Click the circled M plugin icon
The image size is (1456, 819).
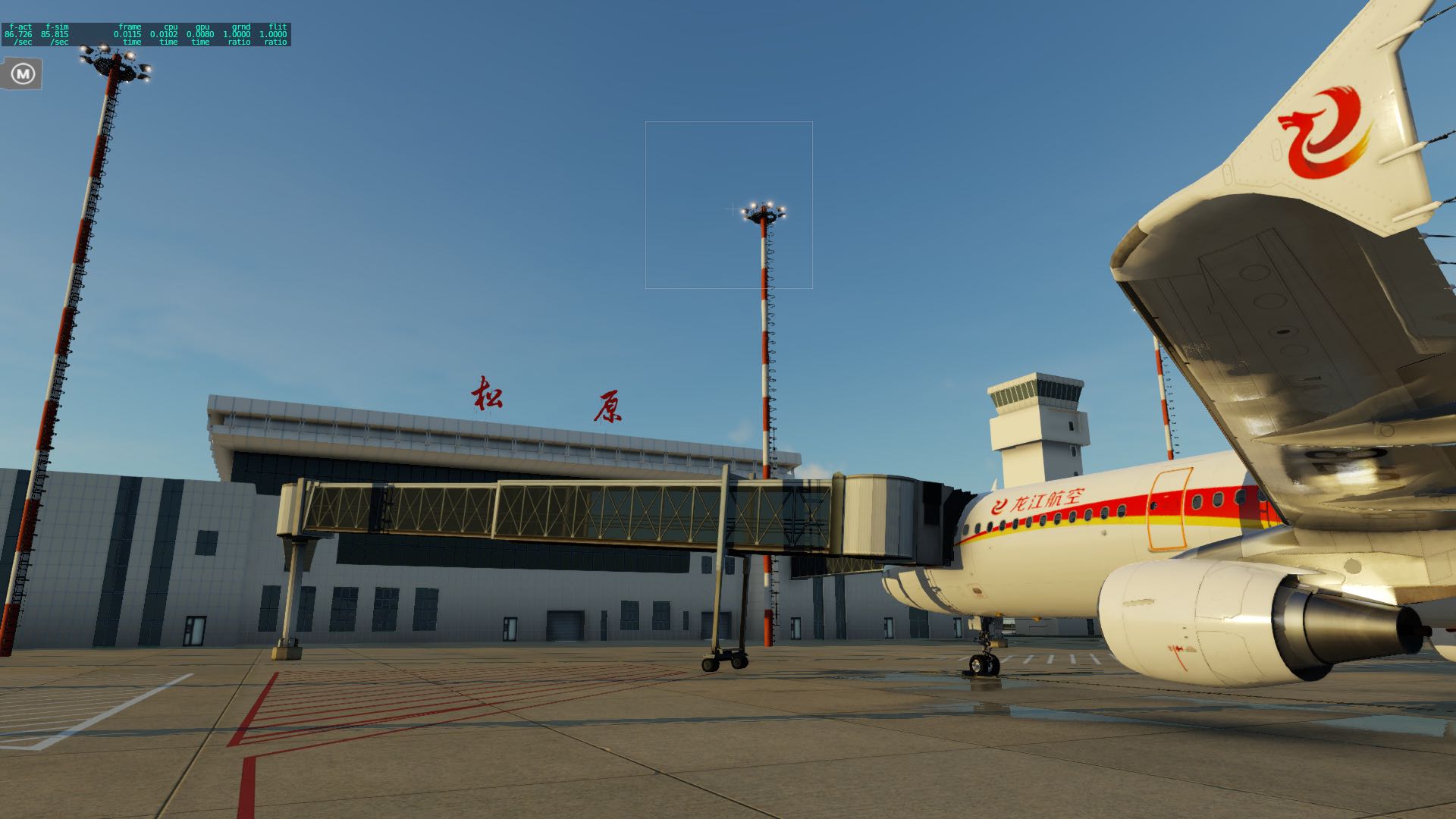coord(22,74)
